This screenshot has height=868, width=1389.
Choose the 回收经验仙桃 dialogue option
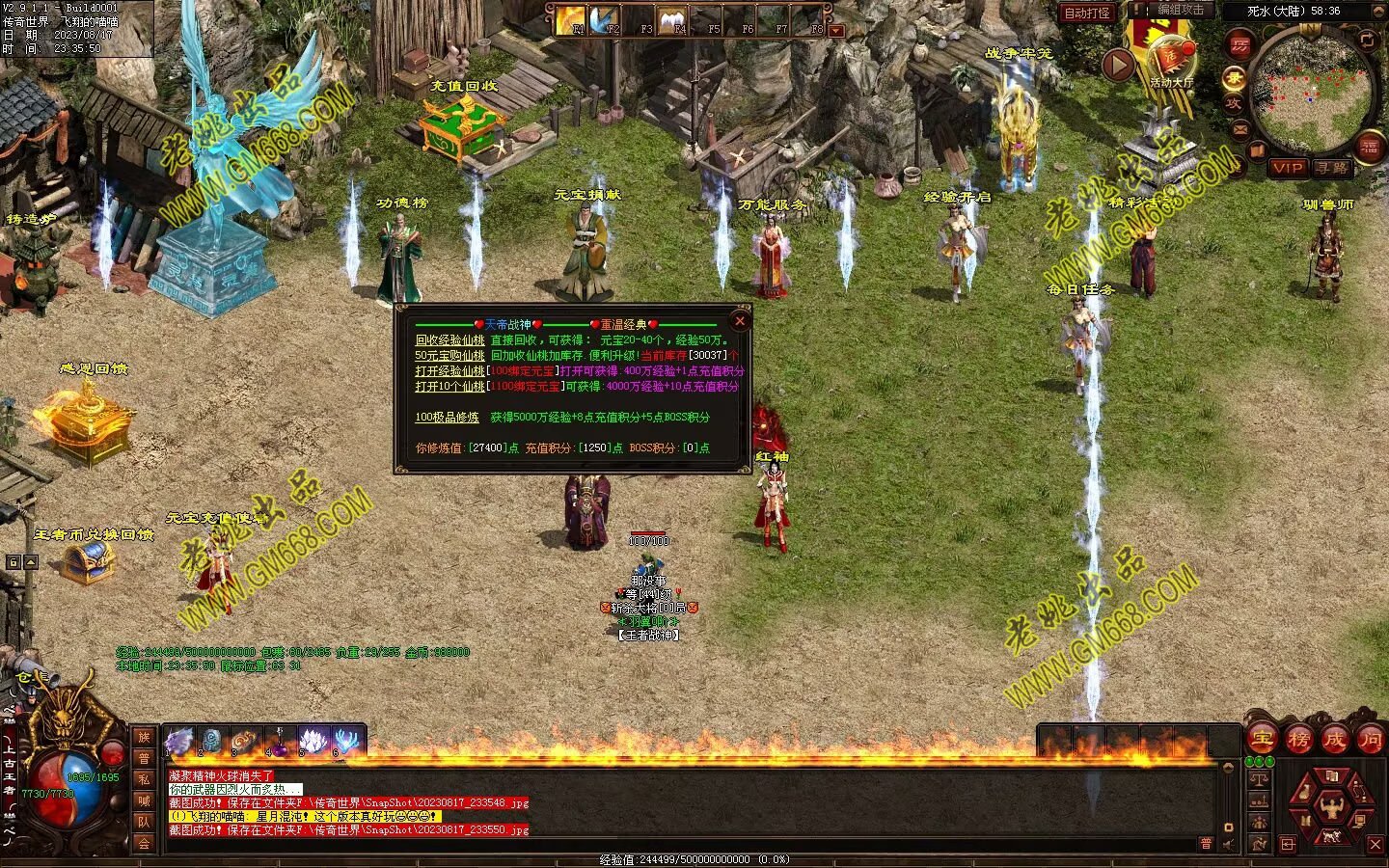tap(449, 340)
